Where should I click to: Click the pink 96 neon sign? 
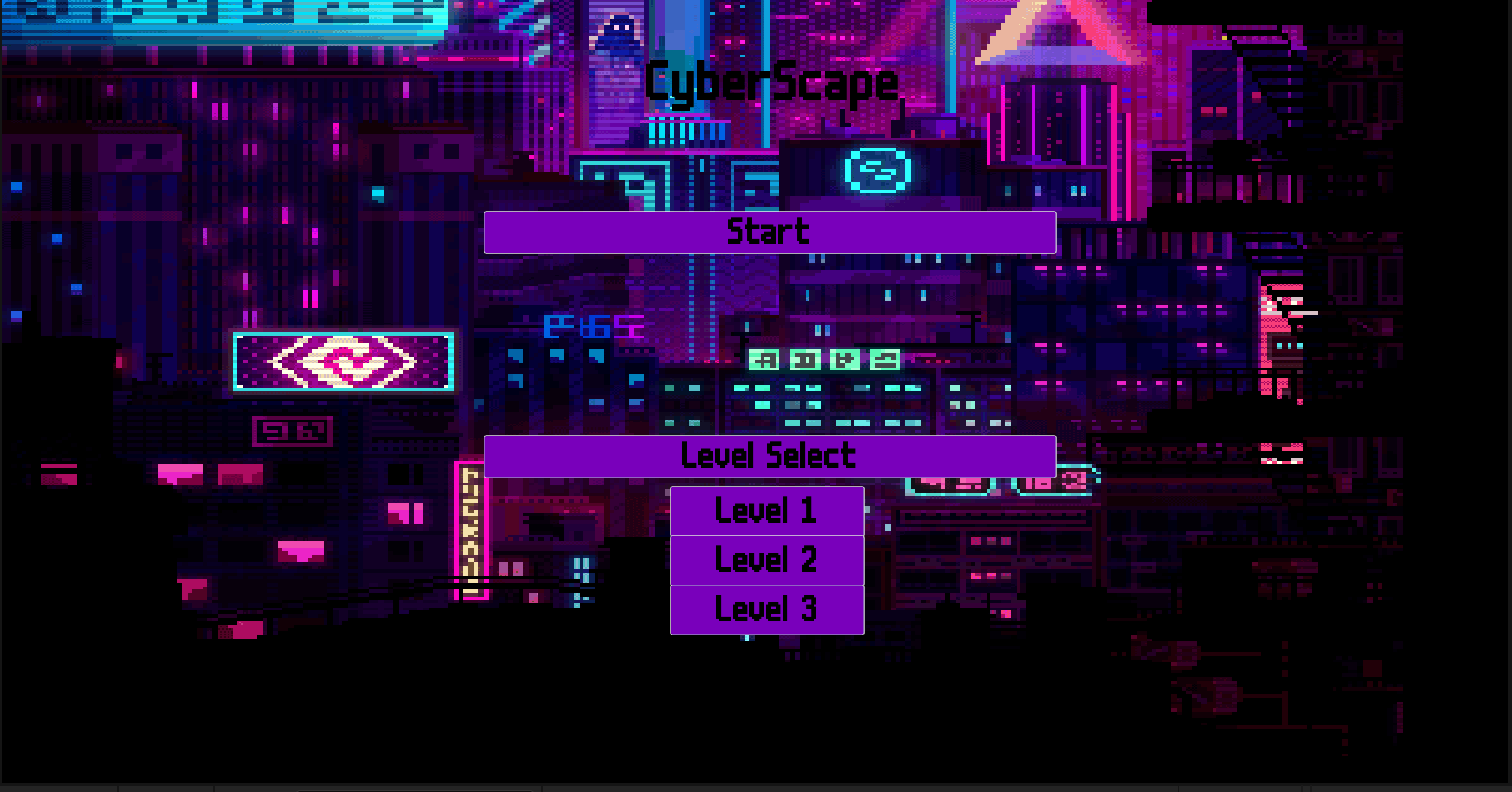tap(292, 431)
